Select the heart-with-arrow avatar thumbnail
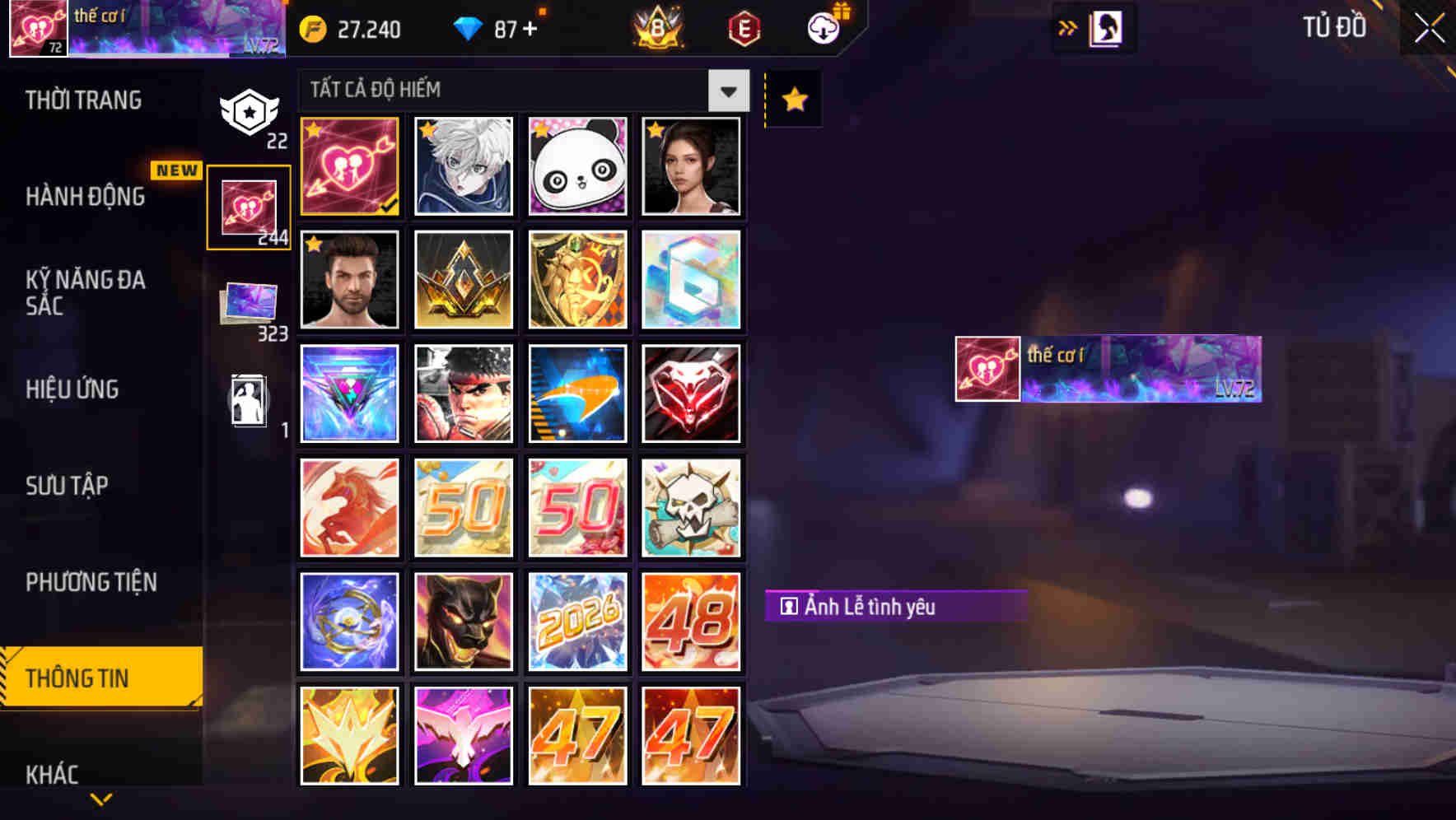 (349, 165)
